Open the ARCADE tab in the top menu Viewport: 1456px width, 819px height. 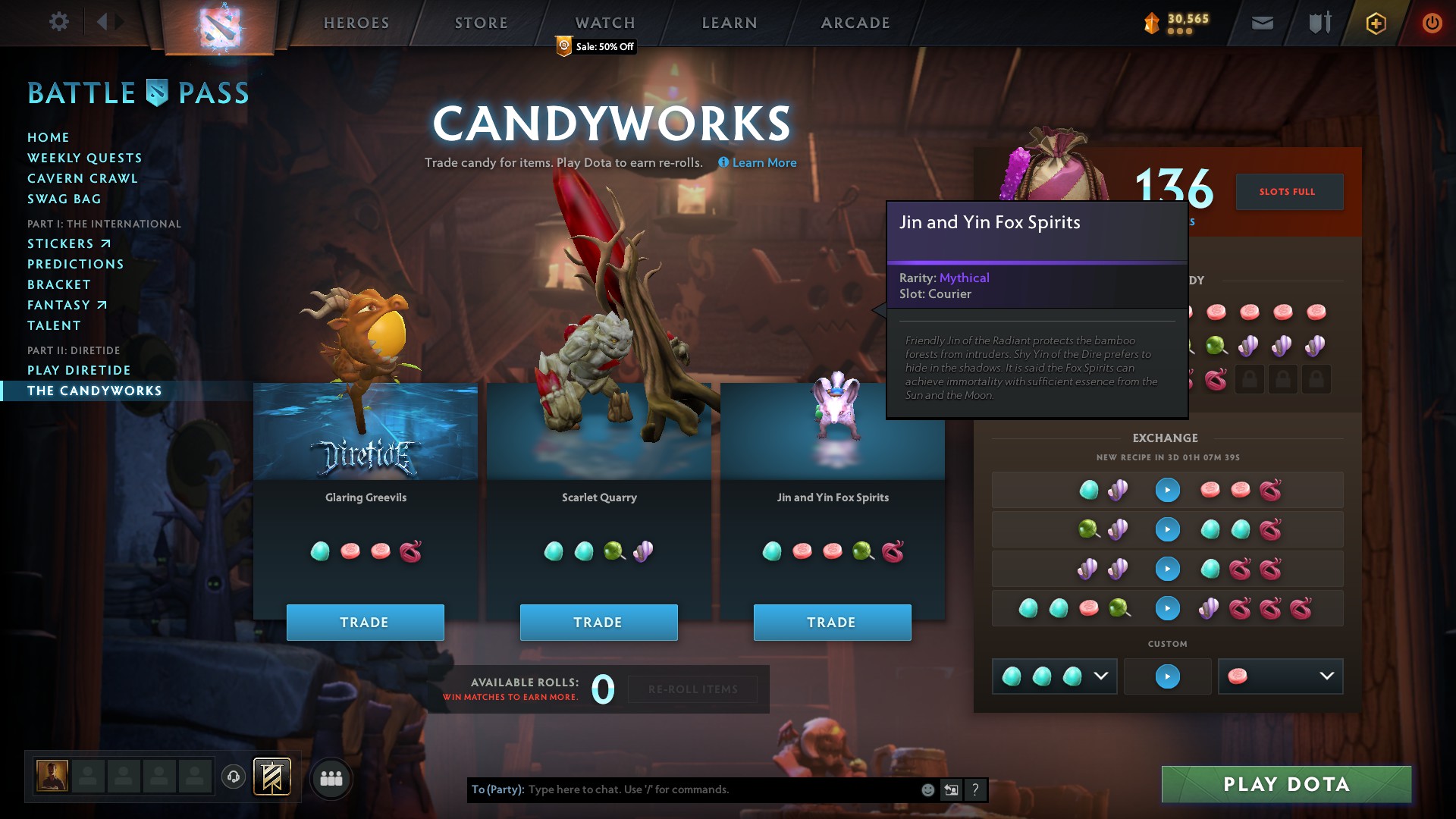(x=854, y=22)
